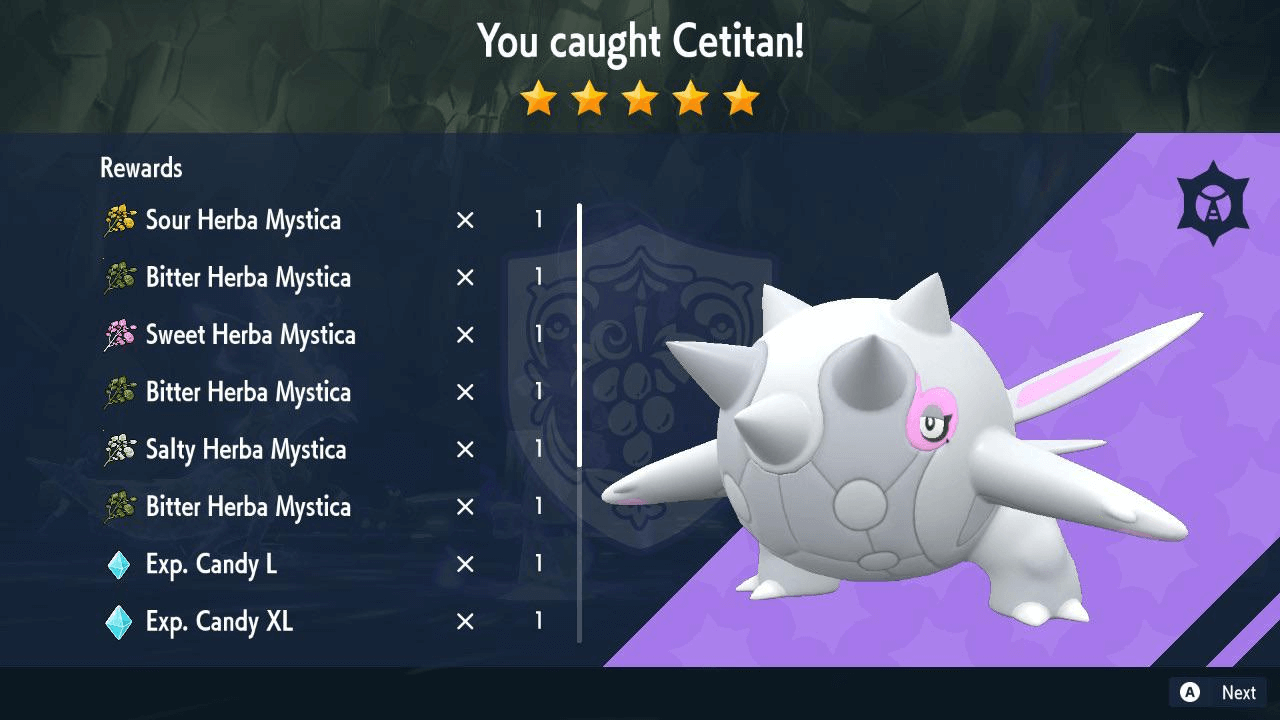Select the first Bitter Herba Mystica icon
The width and height of the screenshot is (1280, 720).
(x=117, y=277)
